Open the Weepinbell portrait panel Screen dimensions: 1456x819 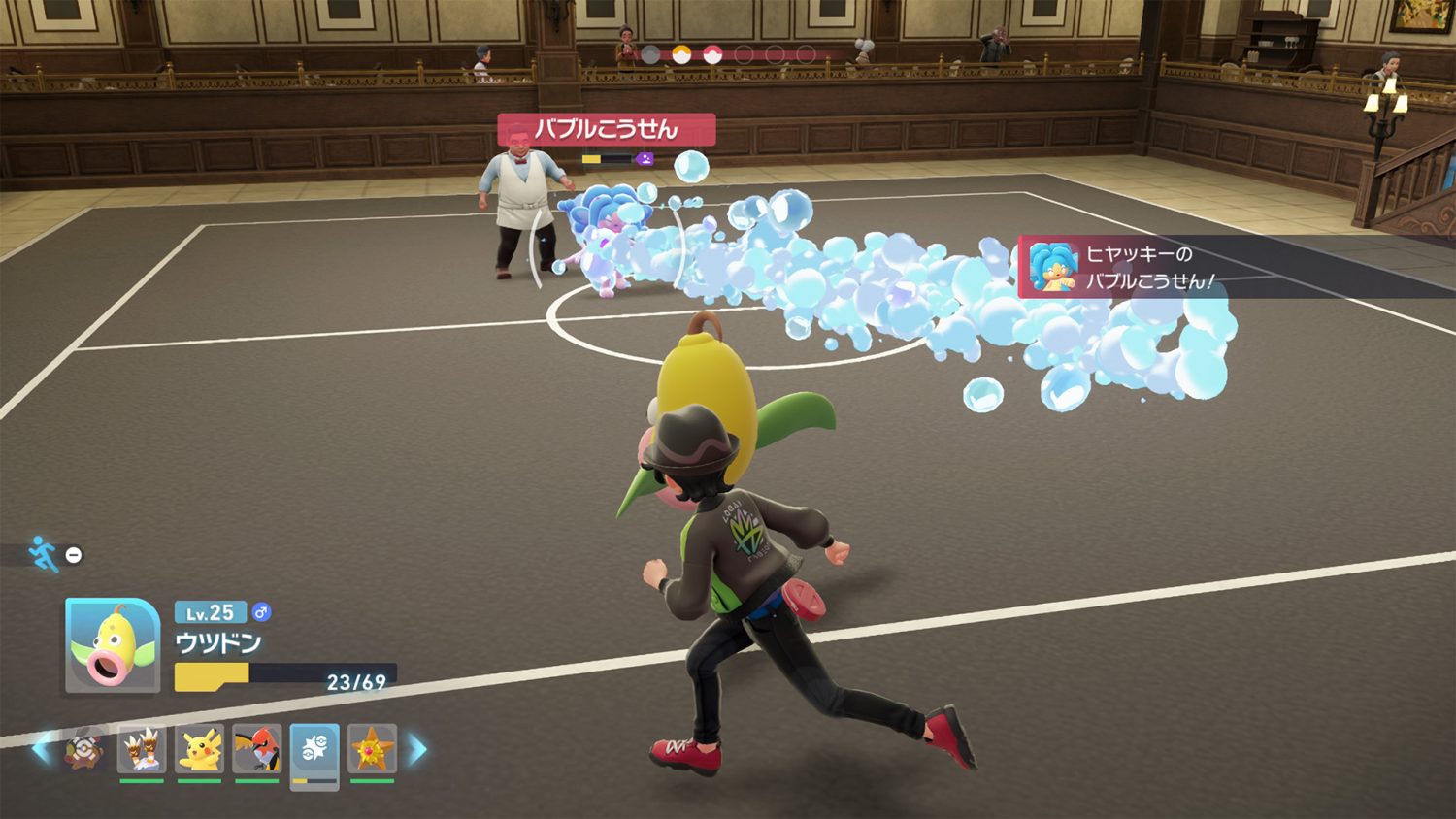(113, 645)
